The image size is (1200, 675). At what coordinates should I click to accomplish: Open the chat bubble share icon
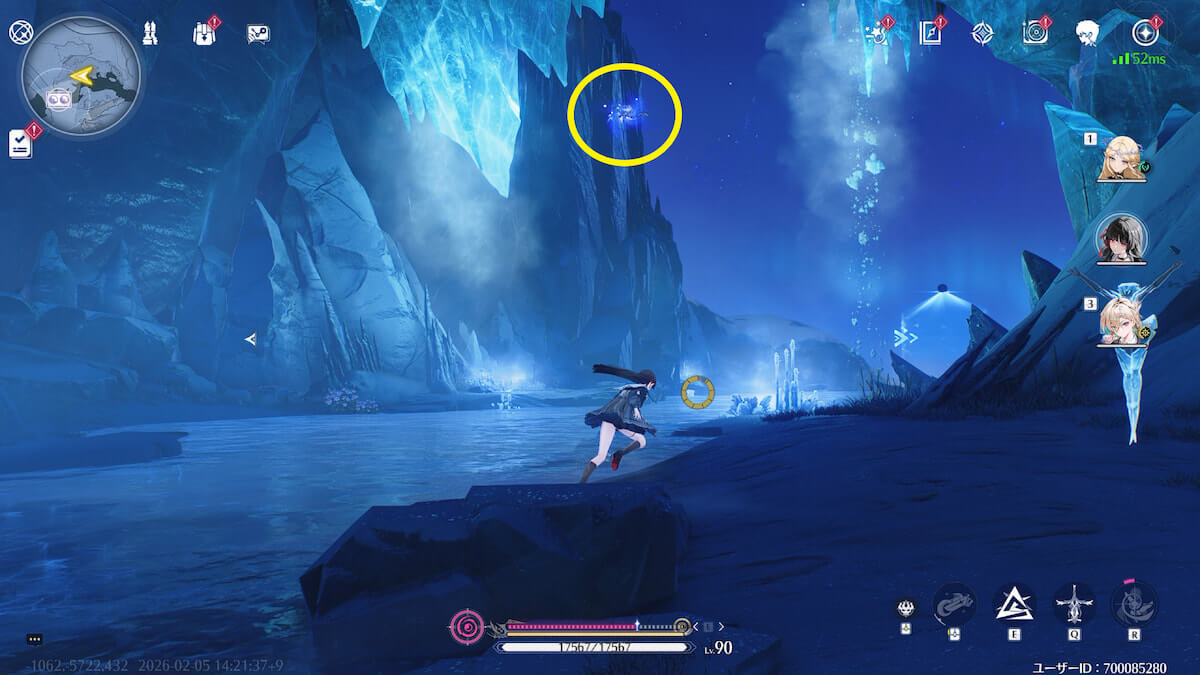(x=258, y=34)
